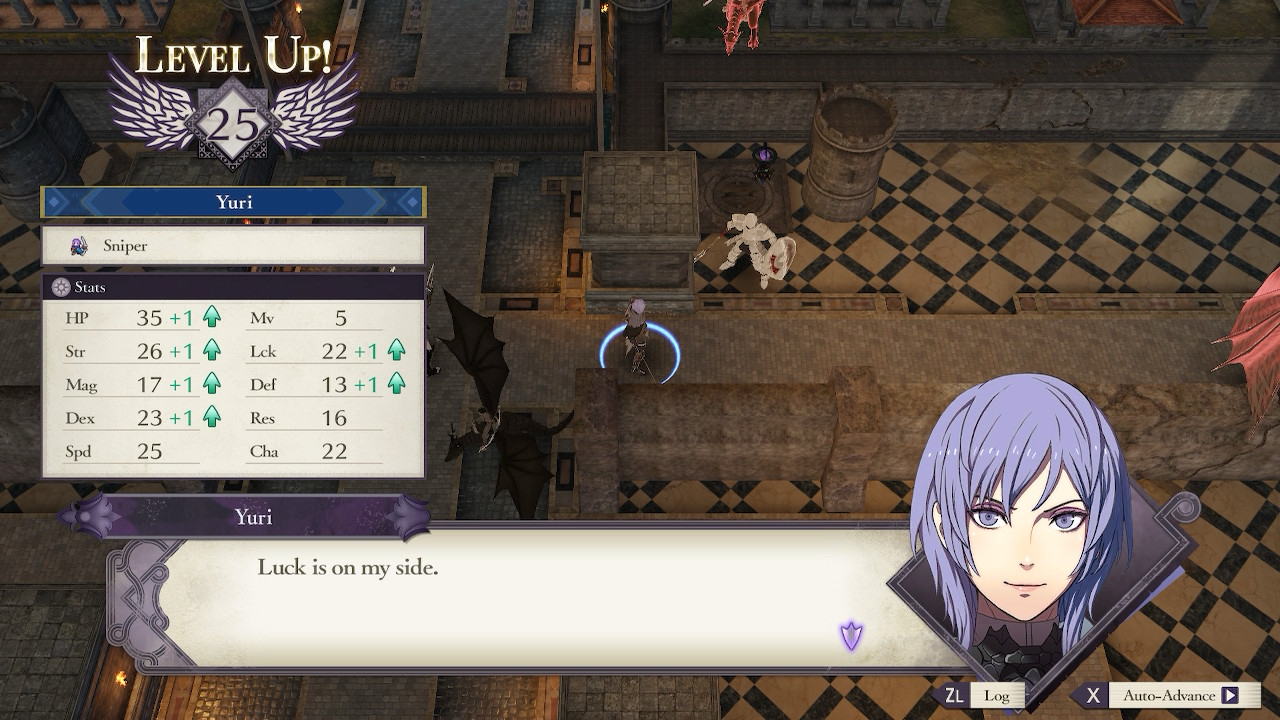Toggle Auto-Advance for dialogue
The height and width of the screenshot is (720, 1280).
[1168, 696]
